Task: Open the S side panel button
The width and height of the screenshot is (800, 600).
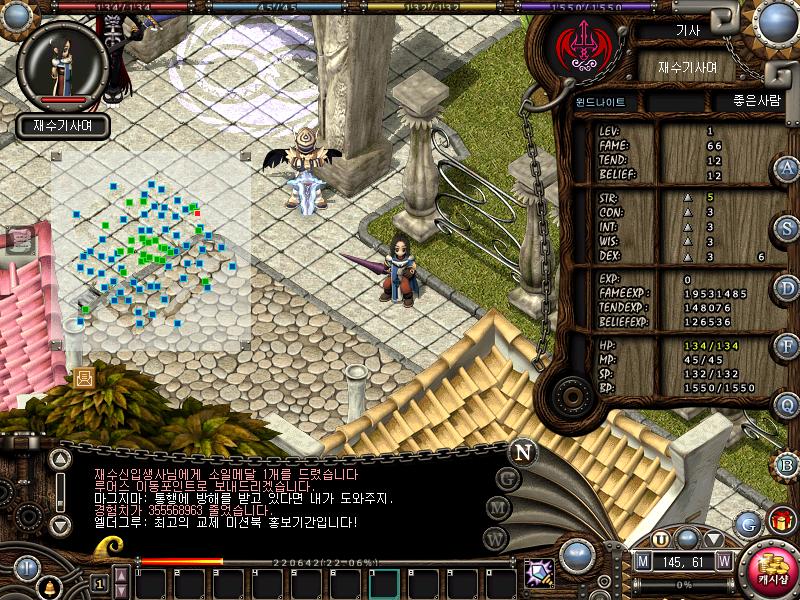Action: (x=787, y=228)
